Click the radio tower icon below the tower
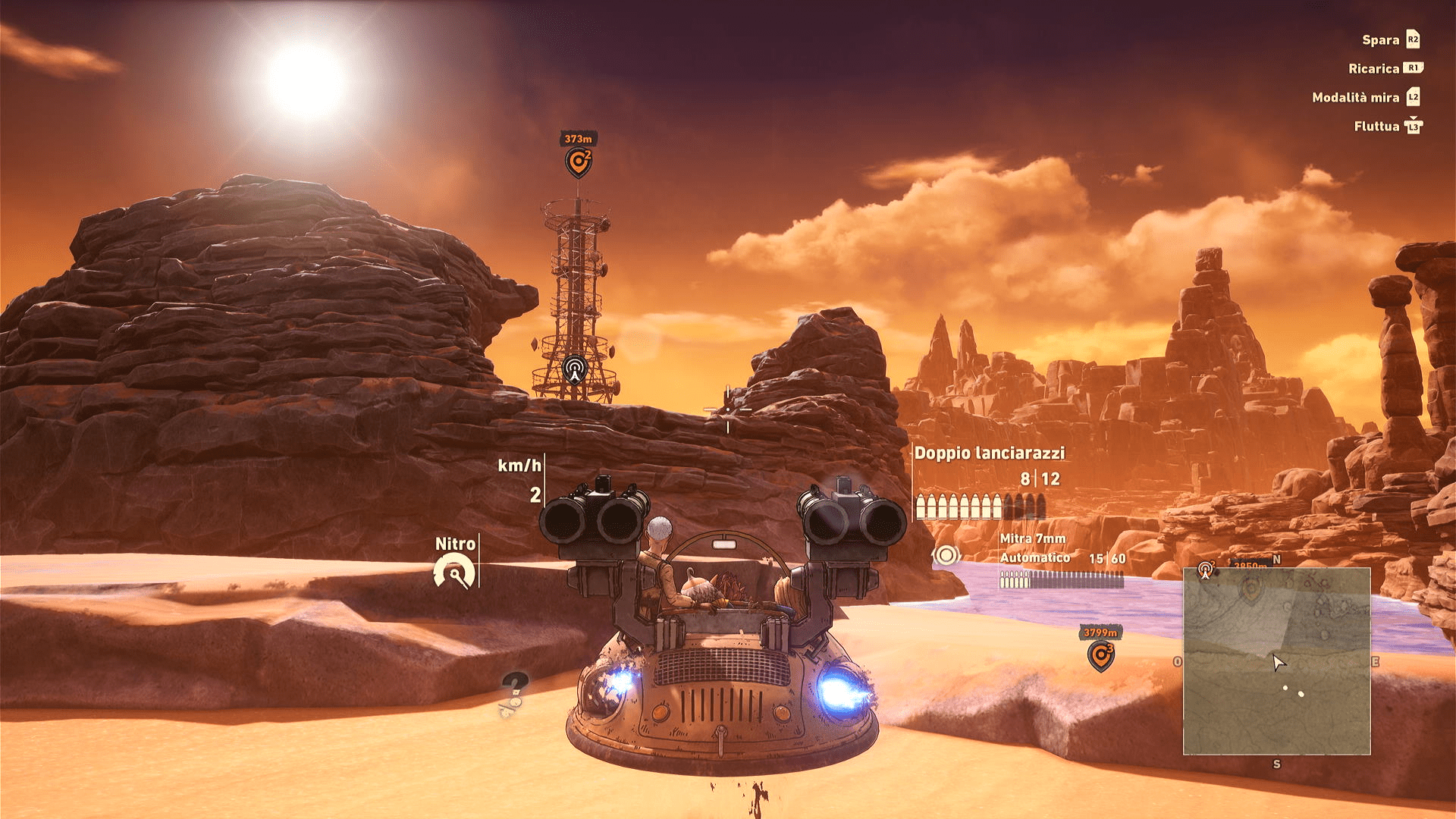Screen dimensions: 1456x819 click(x=575, y=370)
